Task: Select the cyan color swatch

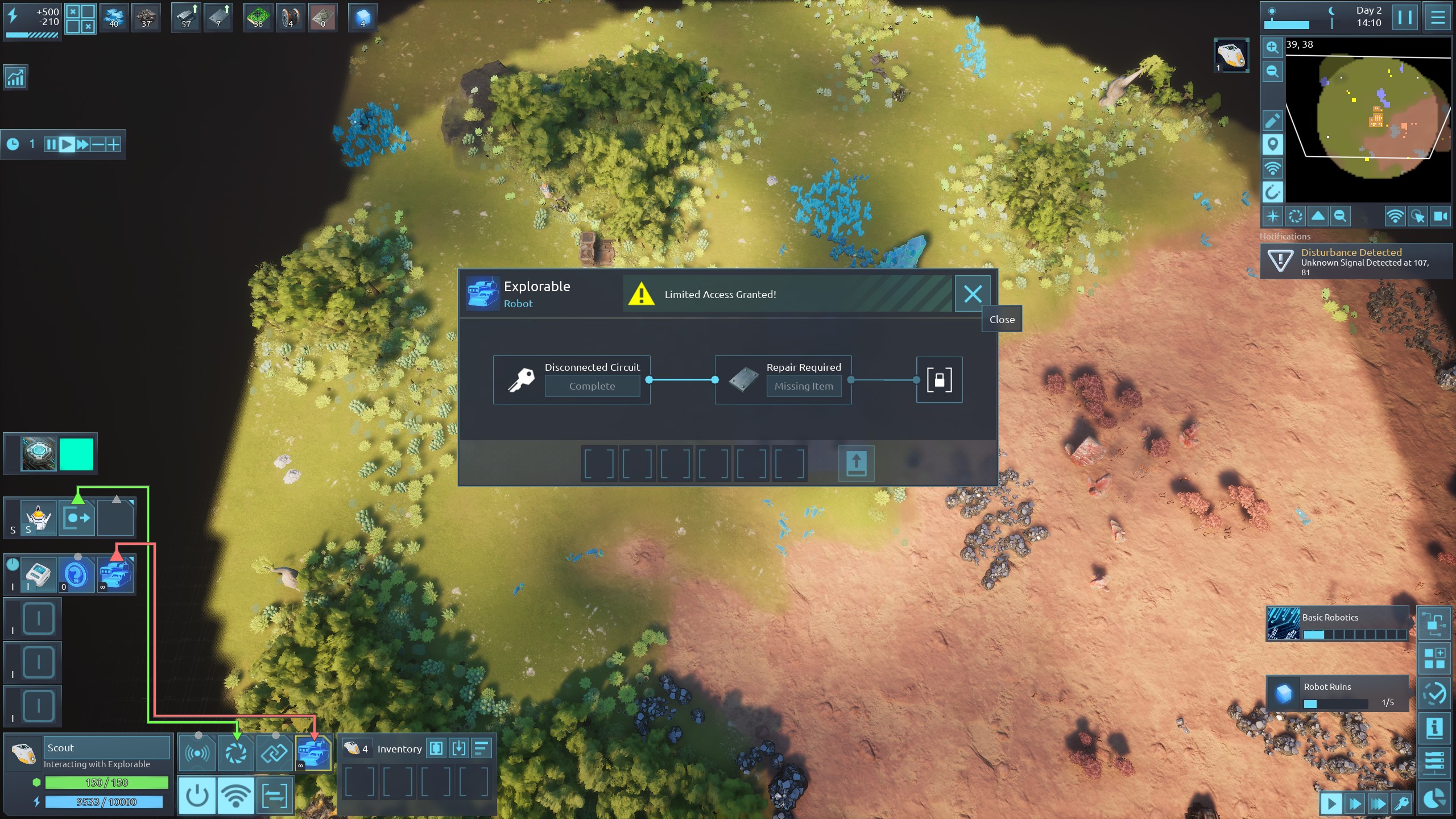Action: click(76, 454)
